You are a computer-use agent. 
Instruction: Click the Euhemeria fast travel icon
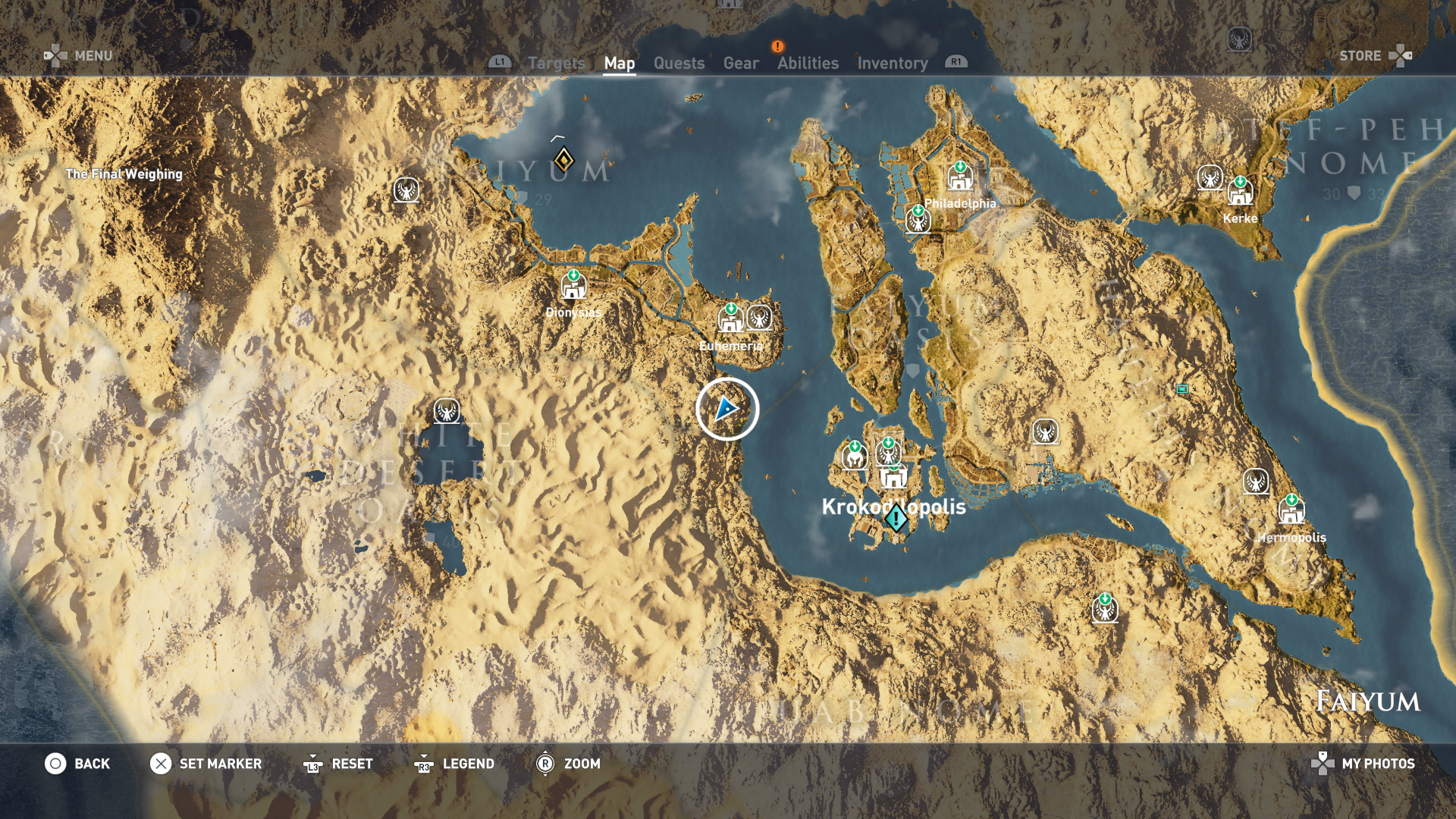click(731, 320)
